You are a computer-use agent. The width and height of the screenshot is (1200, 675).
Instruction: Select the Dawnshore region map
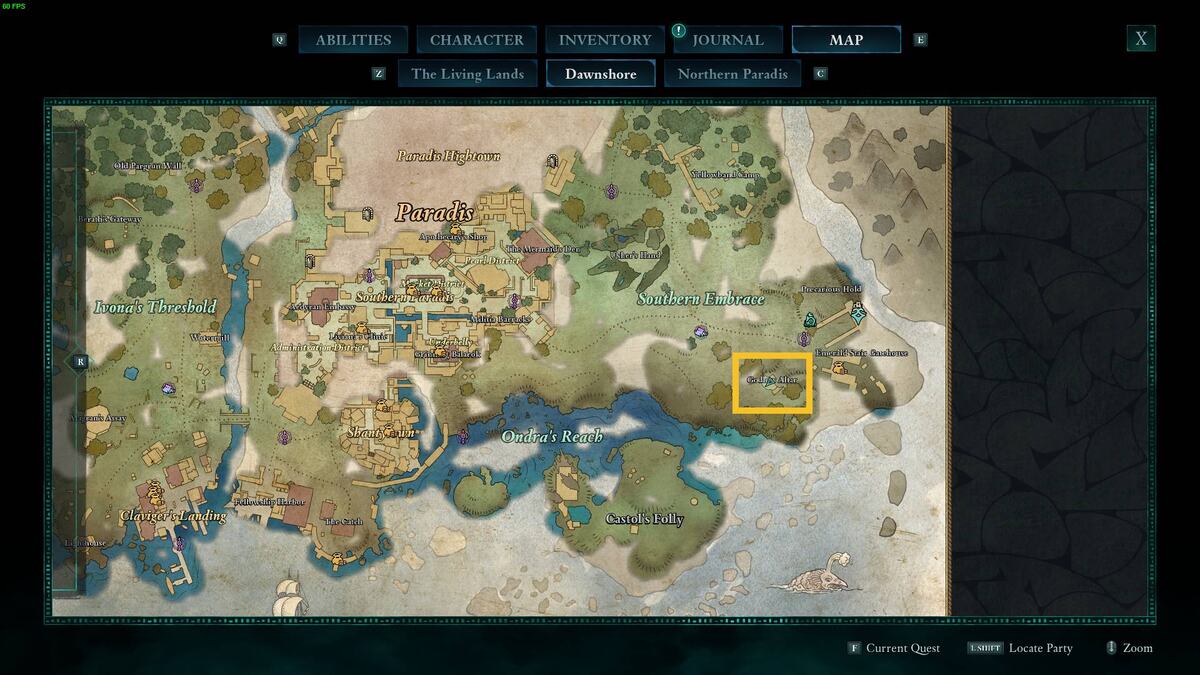coord(600,73)
